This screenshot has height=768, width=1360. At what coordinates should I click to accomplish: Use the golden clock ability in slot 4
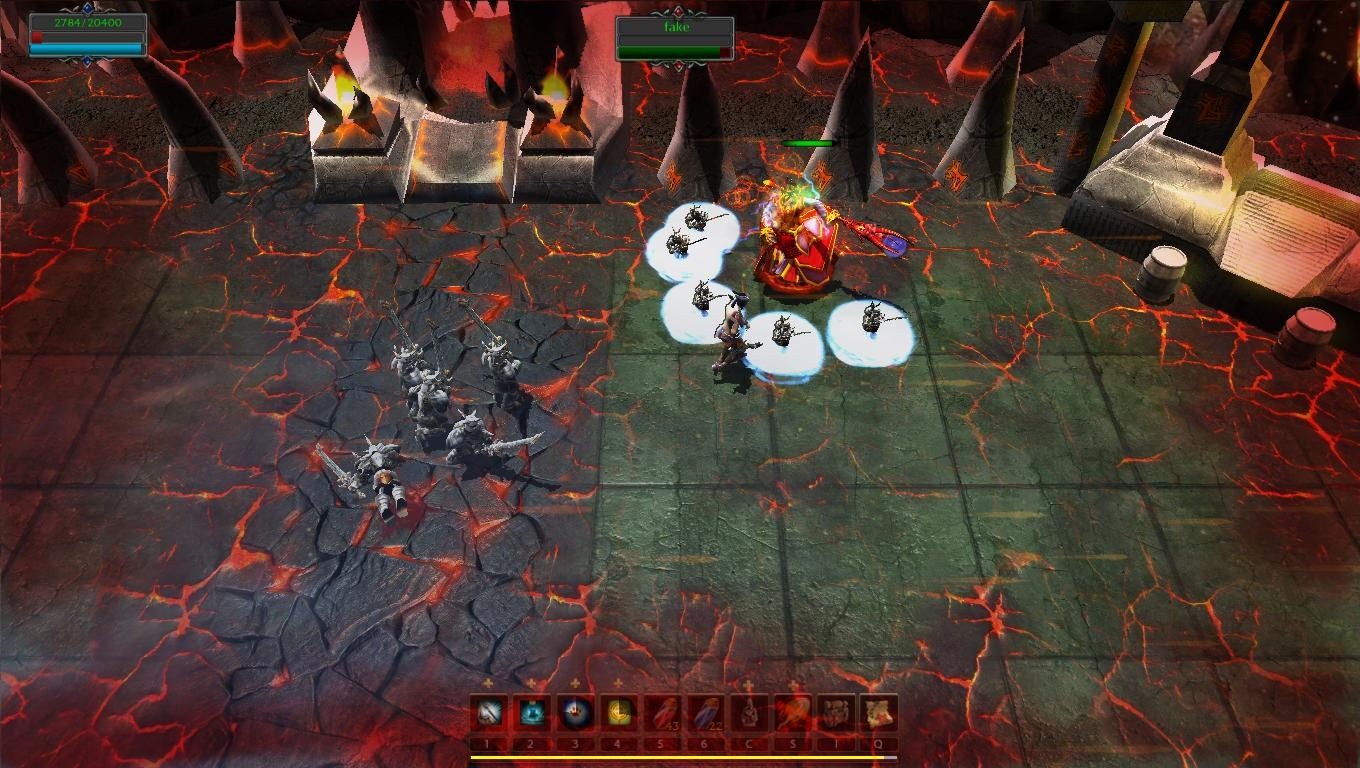click(618, 713)
